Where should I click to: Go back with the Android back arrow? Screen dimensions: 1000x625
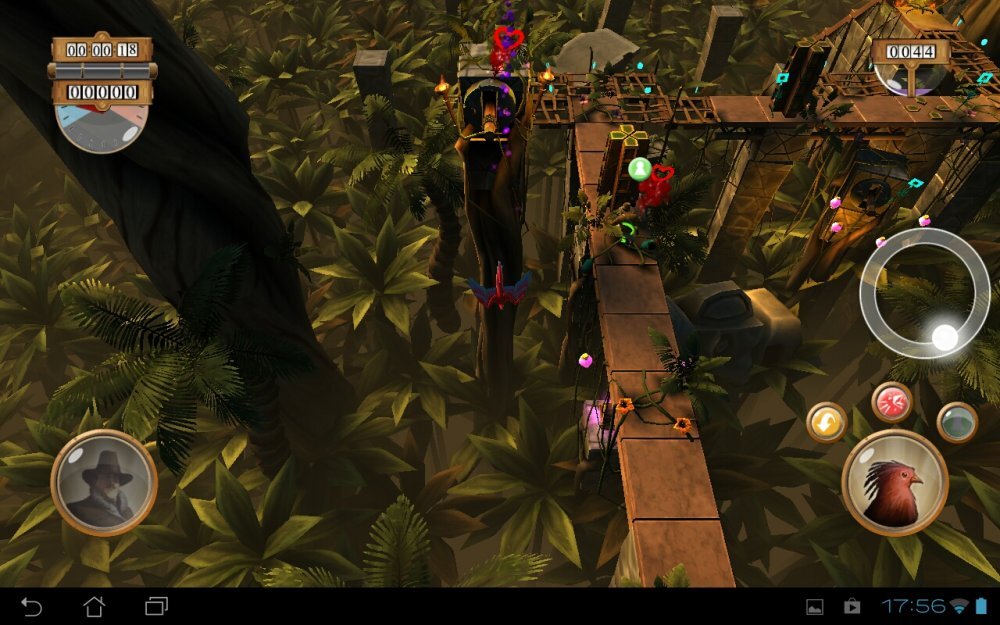tap(32, 606)
